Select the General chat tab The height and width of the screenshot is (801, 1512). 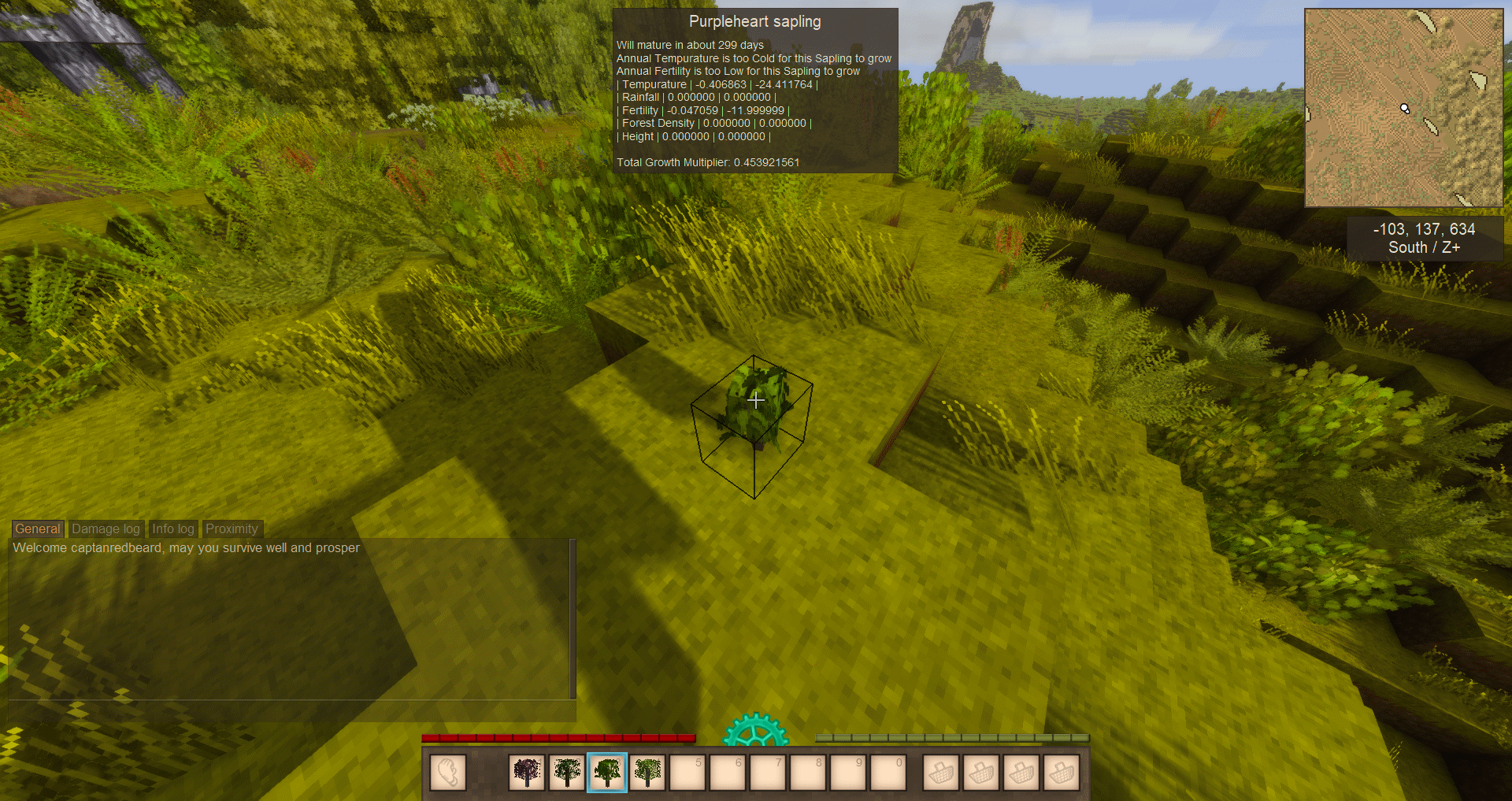(x=37, y=529)
